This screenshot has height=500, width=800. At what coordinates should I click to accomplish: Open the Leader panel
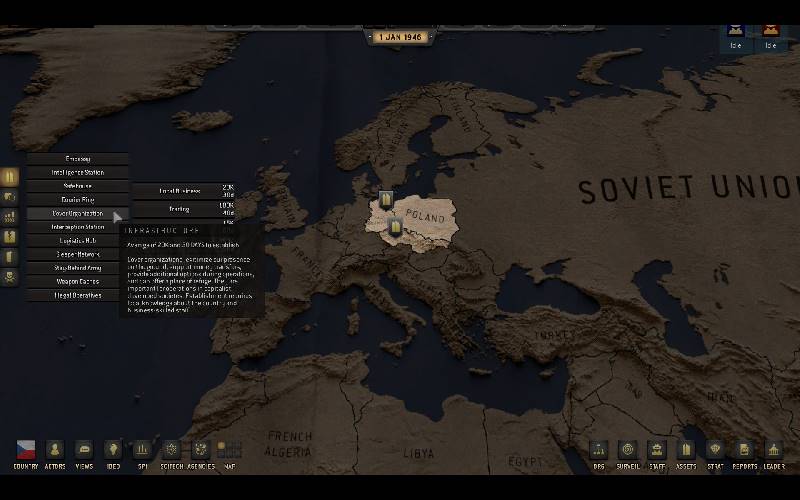click(x=774, y=451)
